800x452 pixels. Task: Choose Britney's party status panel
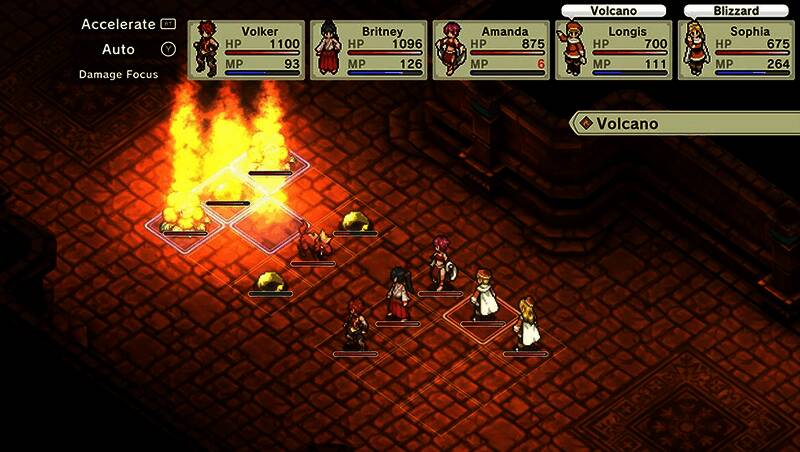pyautogui.click(x=368, y=50)
